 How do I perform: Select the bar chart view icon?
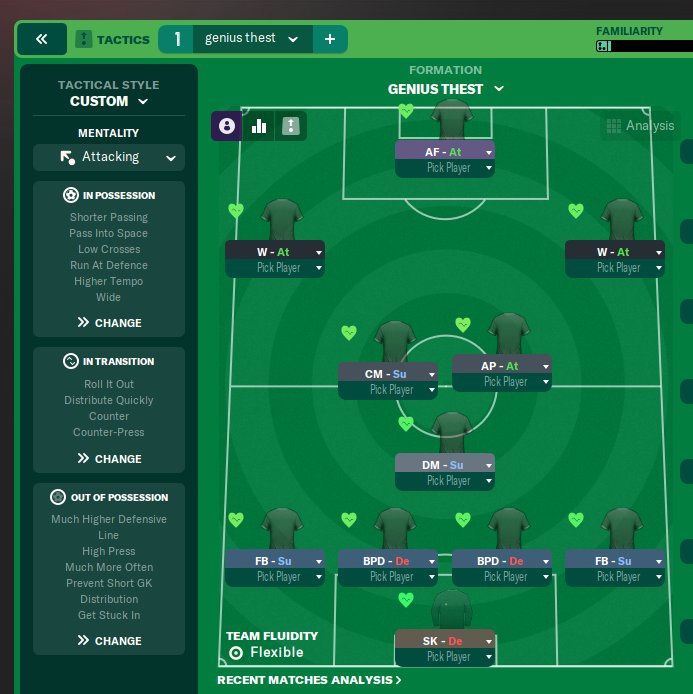click(x=259, y=126)
